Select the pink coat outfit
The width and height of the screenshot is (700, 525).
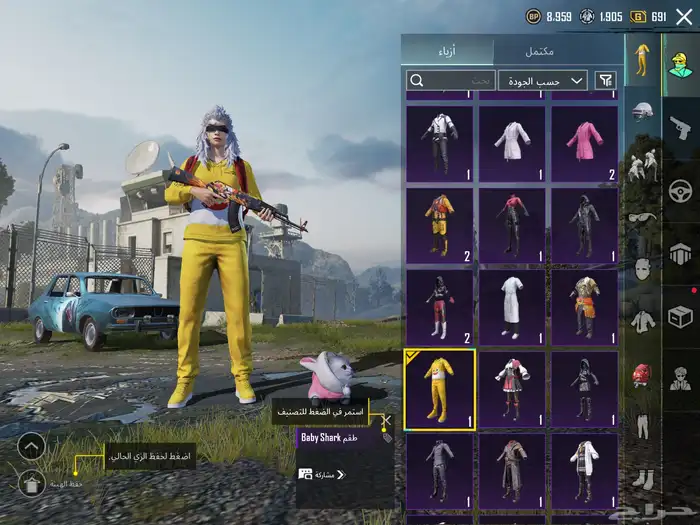point(584,142)
